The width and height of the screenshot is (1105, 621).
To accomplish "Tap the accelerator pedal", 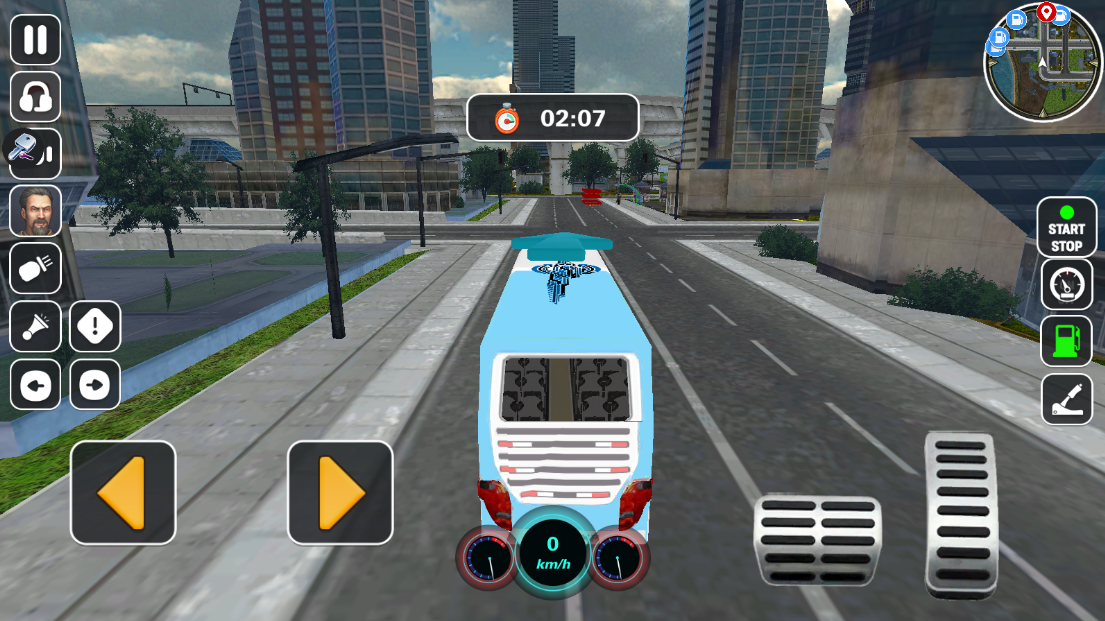I will pyautogui.click(x=961, y=514).
